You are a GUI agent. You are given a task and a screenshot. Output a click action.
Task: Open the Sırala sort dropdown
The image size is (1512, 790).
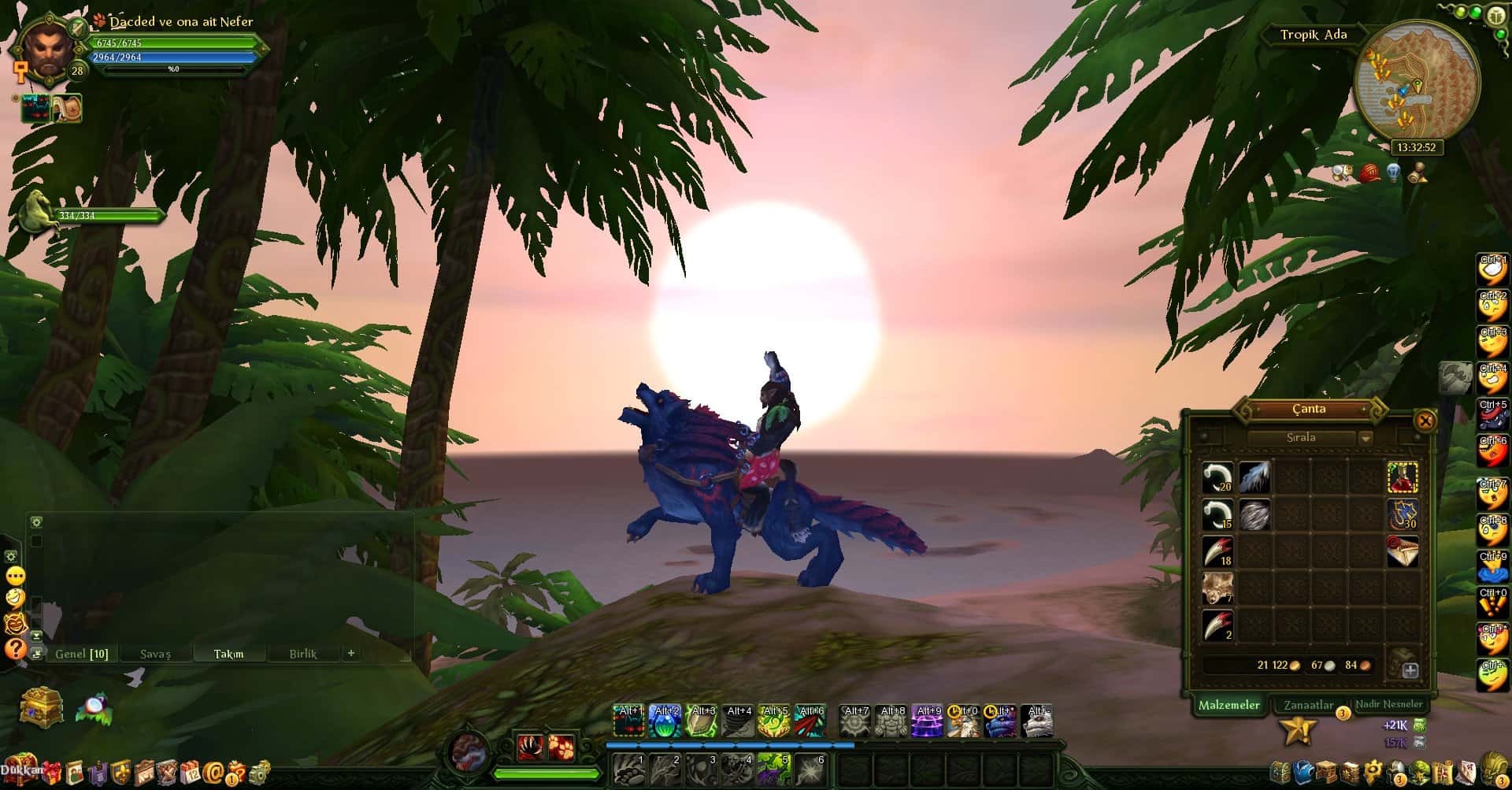(1366, 438)
